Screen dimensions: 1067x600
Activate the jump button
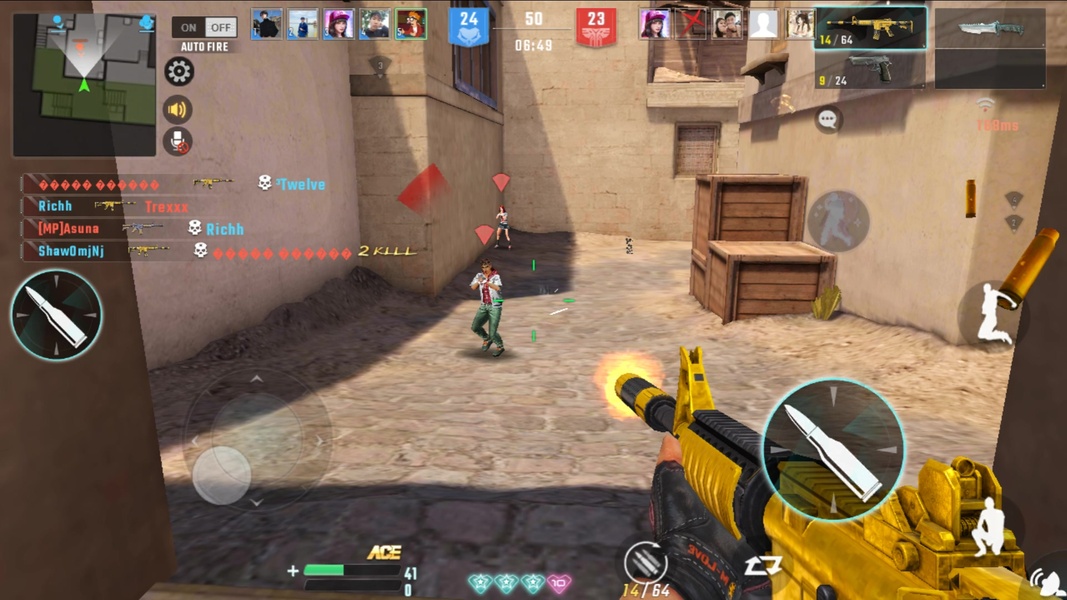click(994, 312)
